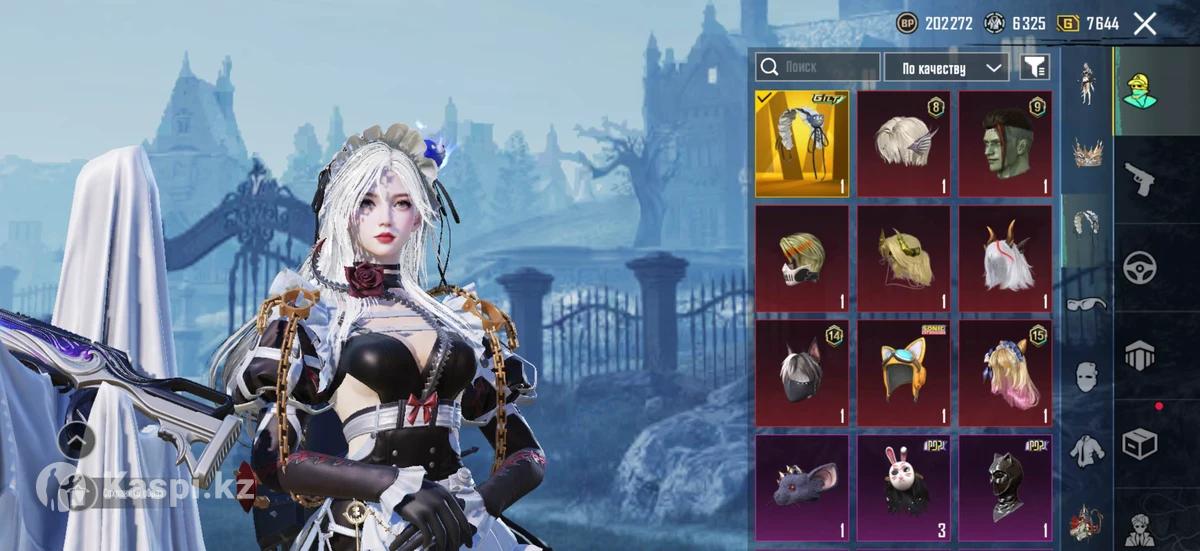Open the item filter button
Viewport: 1200px width, 551px height.
click(x=1034, y=67)
